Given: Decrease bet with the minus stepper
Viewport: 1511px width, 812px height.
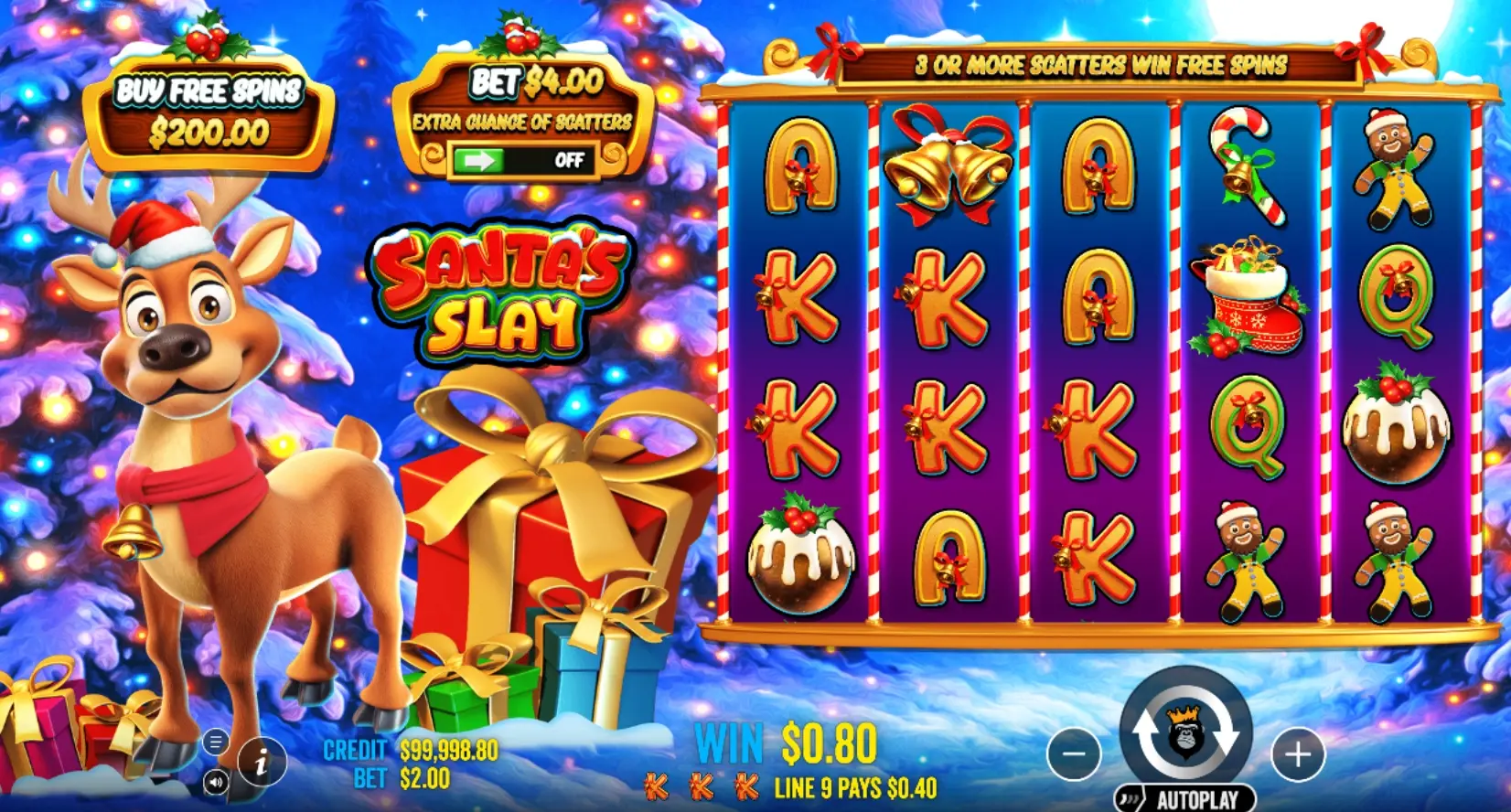Looking at the screenshot, I should point(1072,754).
